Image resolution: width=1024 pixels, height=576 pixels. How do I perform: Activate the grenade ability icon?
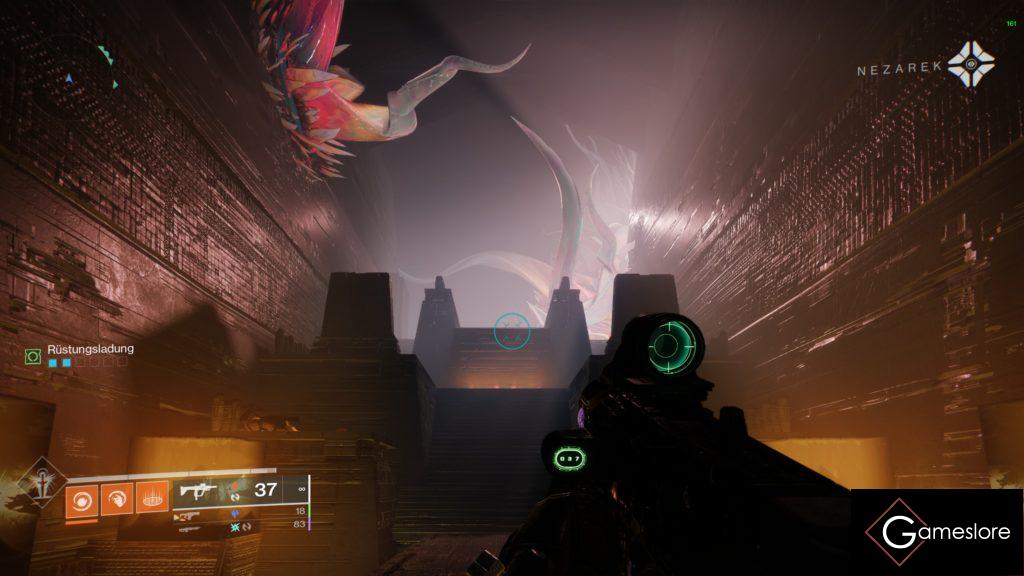(80, 498)
